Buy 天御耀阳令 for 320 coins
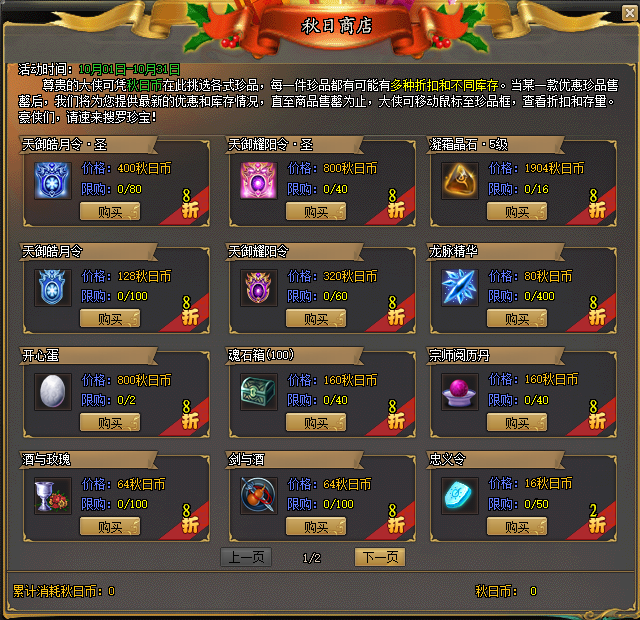Image resolution: width=640 pixels, height=620 pixels. (x=316, y=319)
